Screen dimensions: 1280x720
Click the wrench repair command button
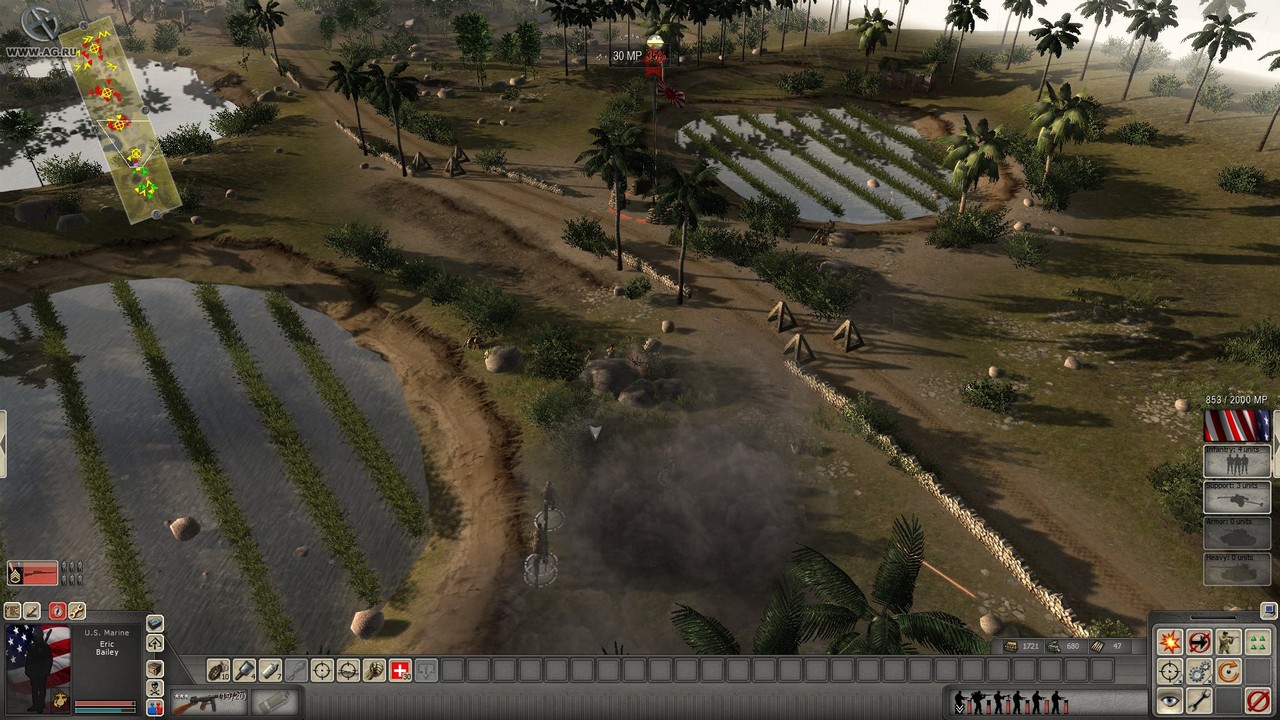point(1199,702)
